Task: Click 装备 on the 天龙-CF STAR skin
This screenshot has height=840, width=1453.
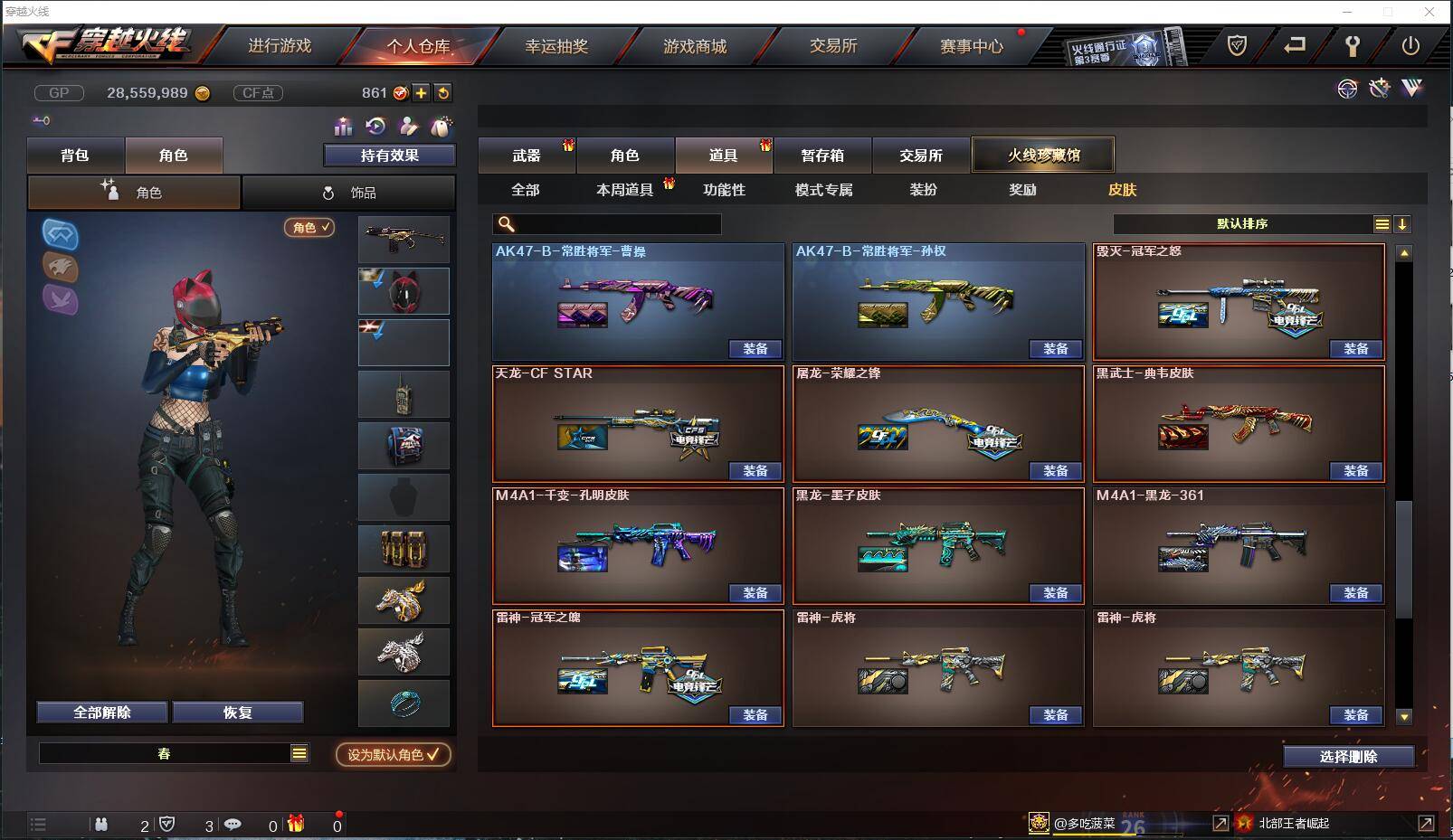Action: 757,471
